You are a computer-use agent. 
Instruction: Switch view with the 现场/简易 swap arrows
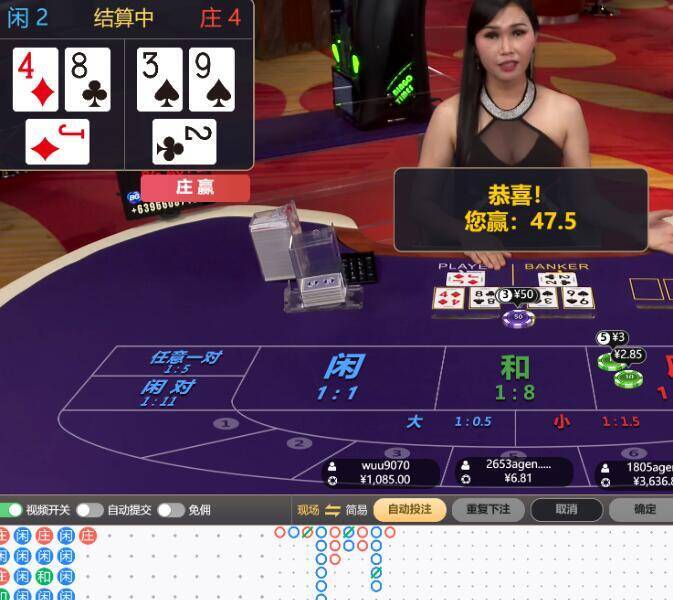[x=333, y=510]
